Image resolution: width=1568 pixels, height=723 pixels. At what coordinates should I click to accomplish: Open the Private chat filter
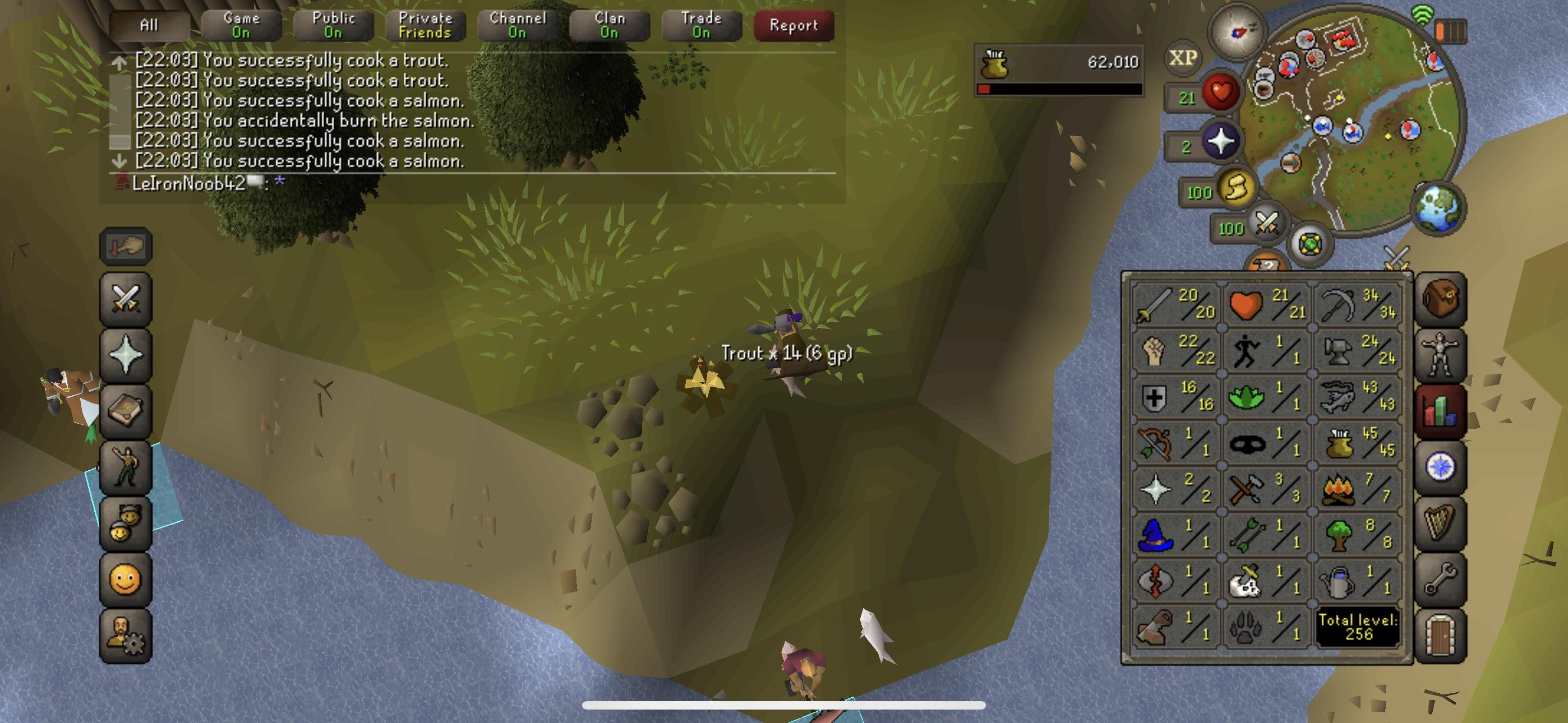coord(425,26)
